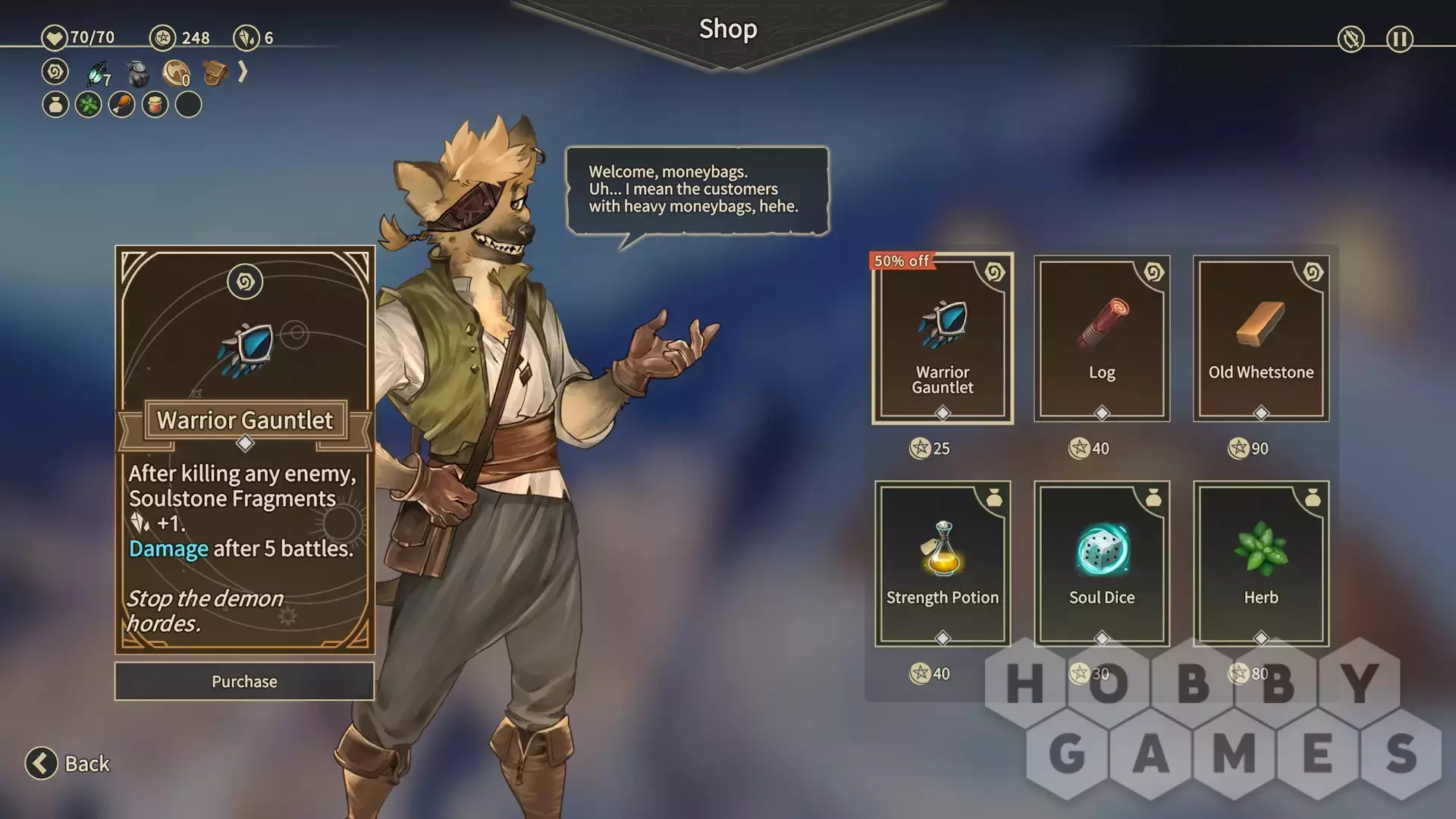View the leather satchel relic
The width and height of the screenshot is (1456, 819).
[x=215, y=73]
